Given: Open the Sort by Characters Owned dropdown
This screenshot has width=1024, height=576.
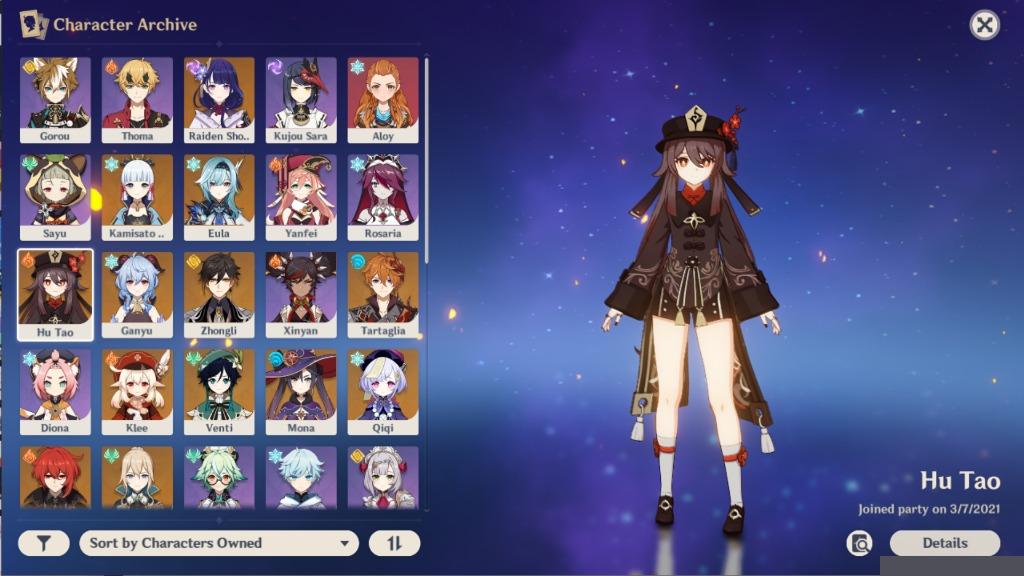Looking at the screenshot, I should pos(219,543).
